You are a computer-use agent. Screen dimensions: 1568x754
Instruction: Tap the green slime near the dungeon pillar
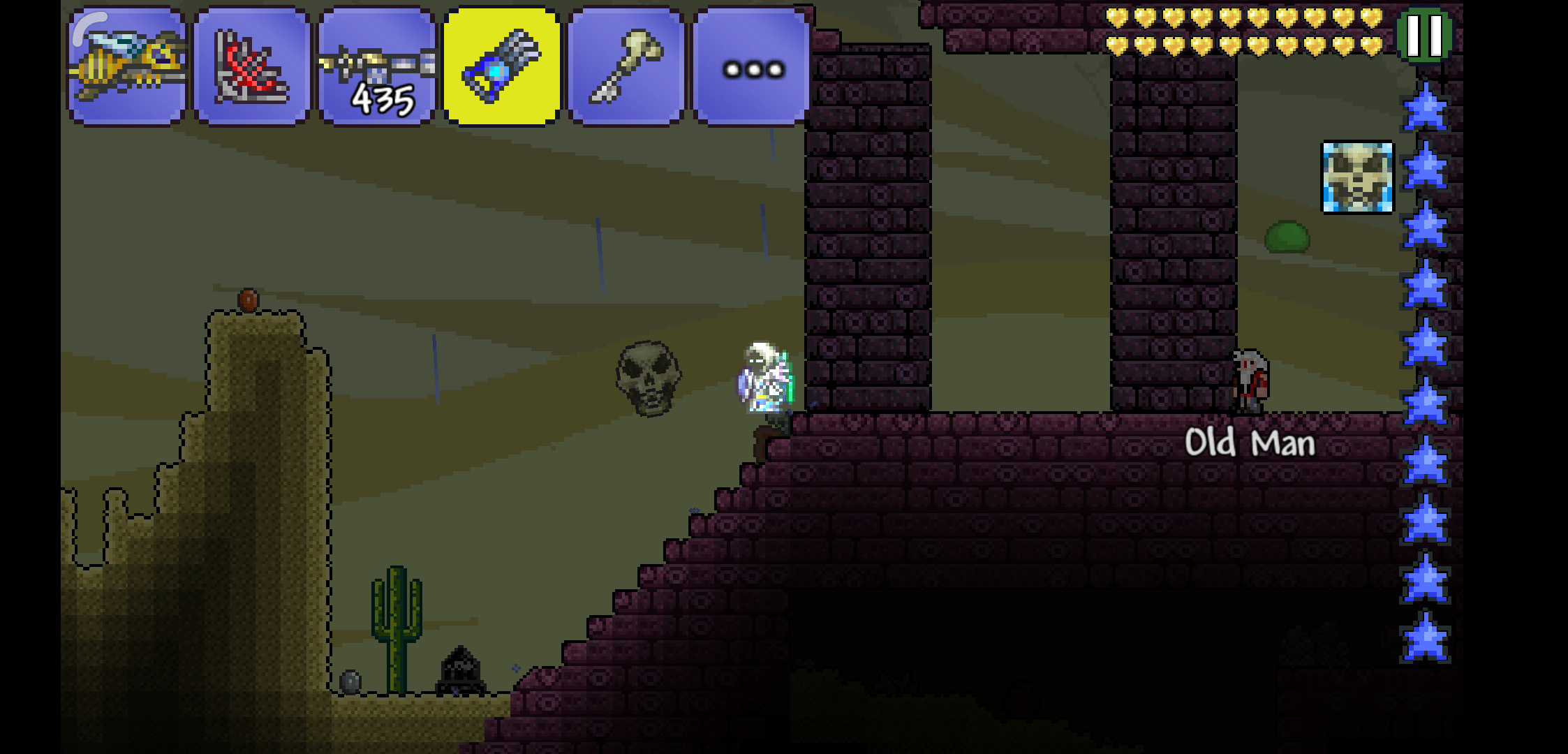[1288, 237]
